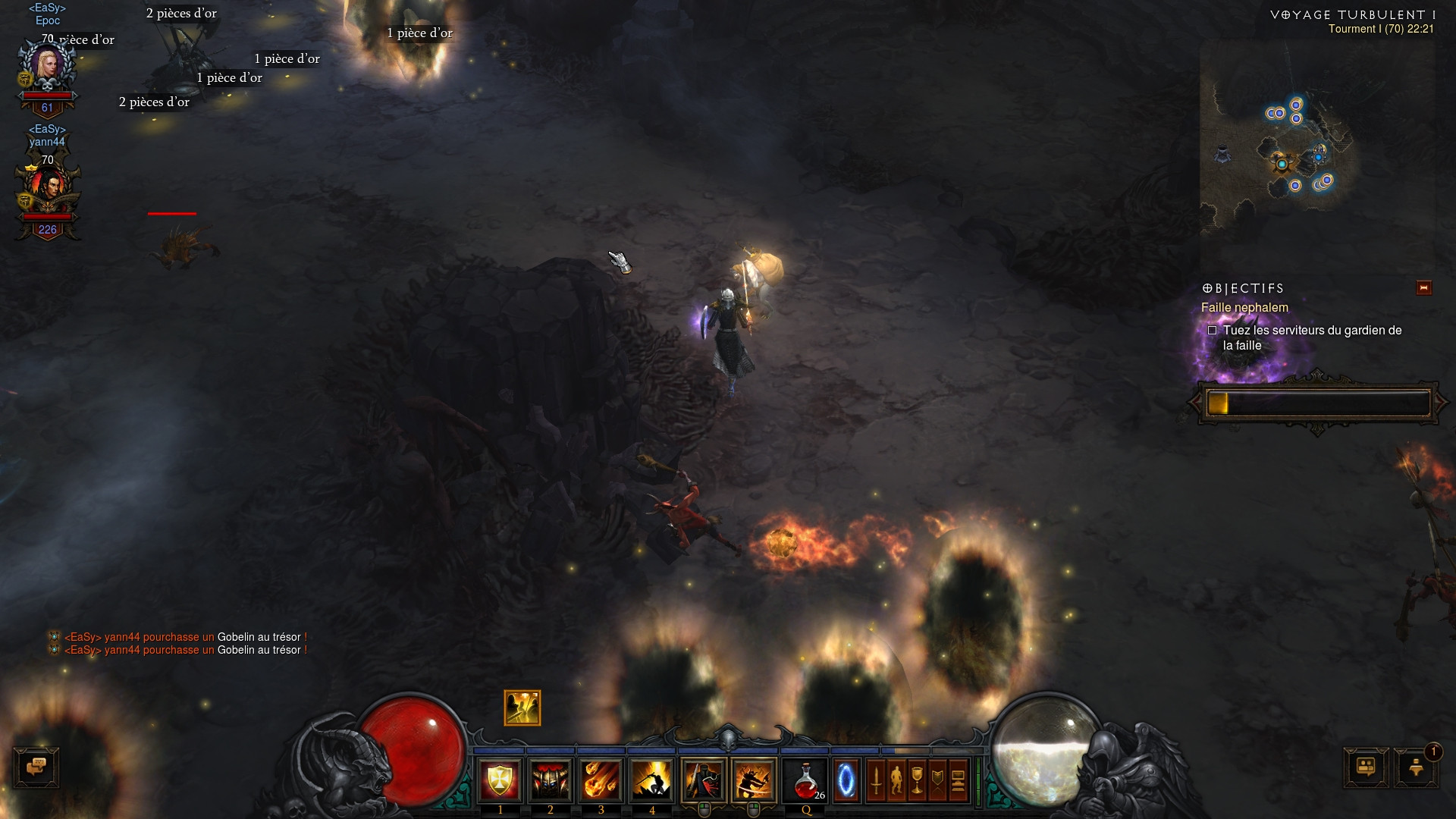Screen dimensions: 1456x819
Task: Select the left-mouse knight skill icon
Action: click(703, 780)
